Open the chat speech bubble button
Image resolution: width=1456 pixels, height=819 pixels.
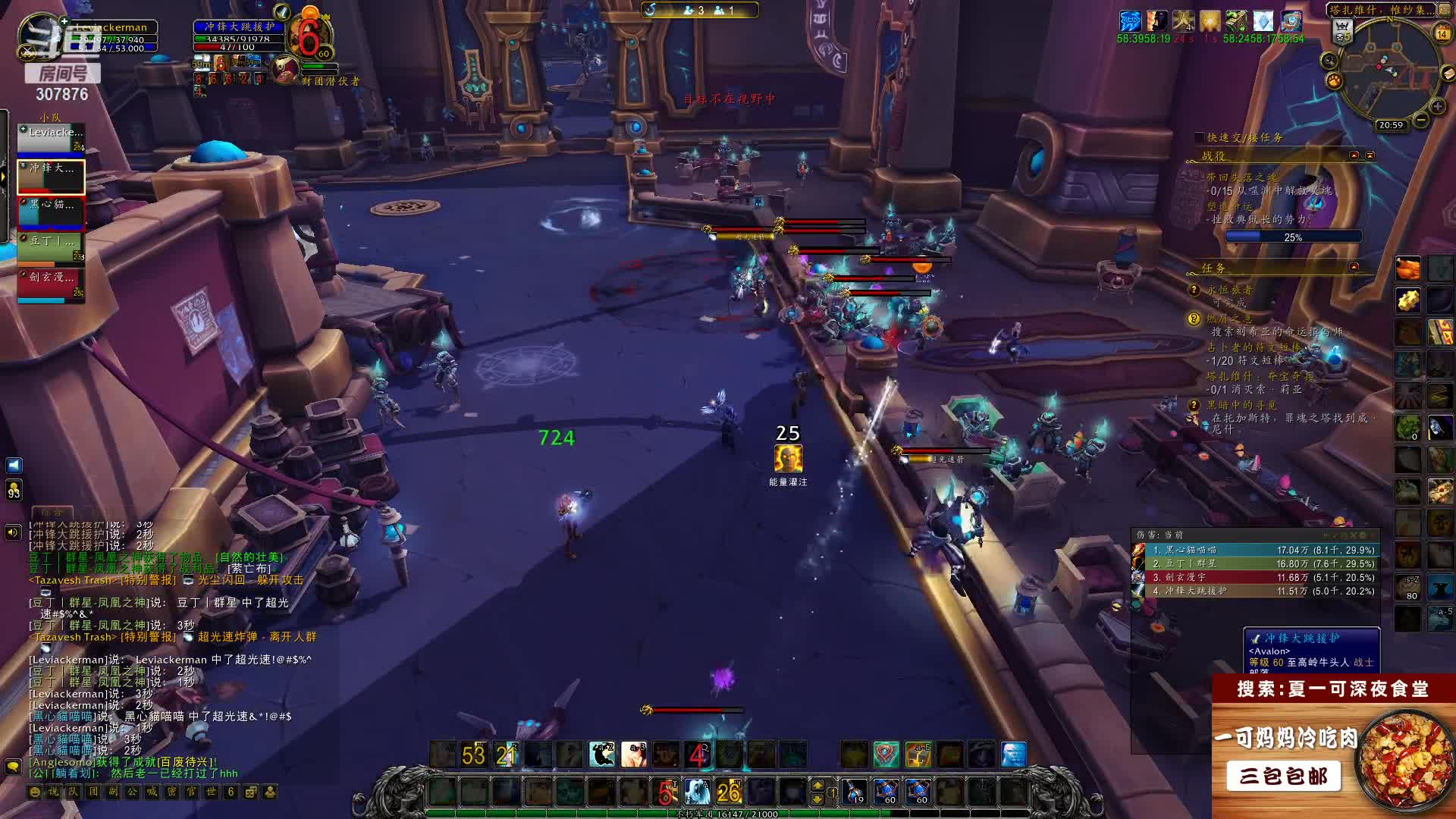pos(13,767)
